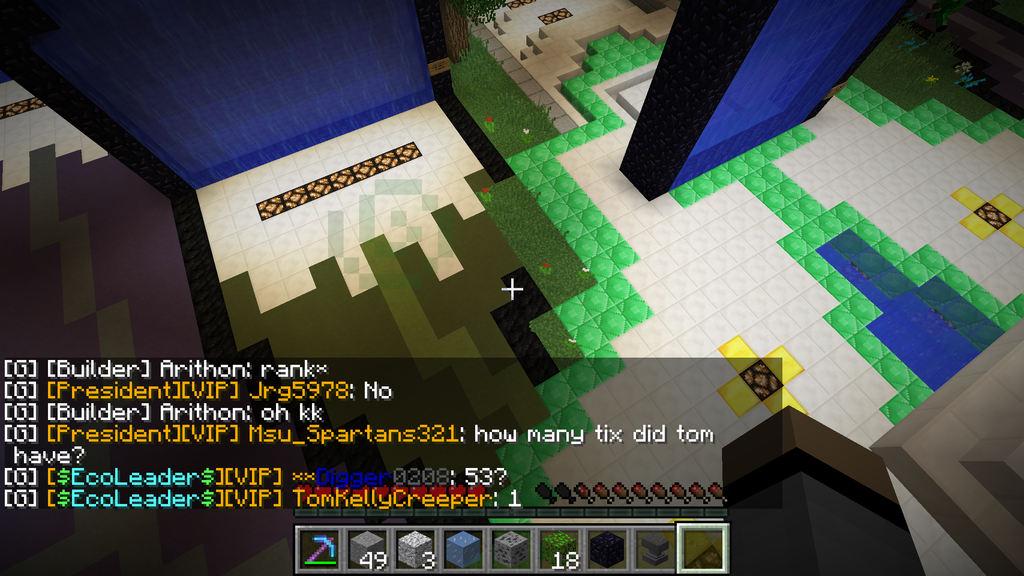
Task: Pick the dark-speckled ore block slot
Action: tap(512, 549)
